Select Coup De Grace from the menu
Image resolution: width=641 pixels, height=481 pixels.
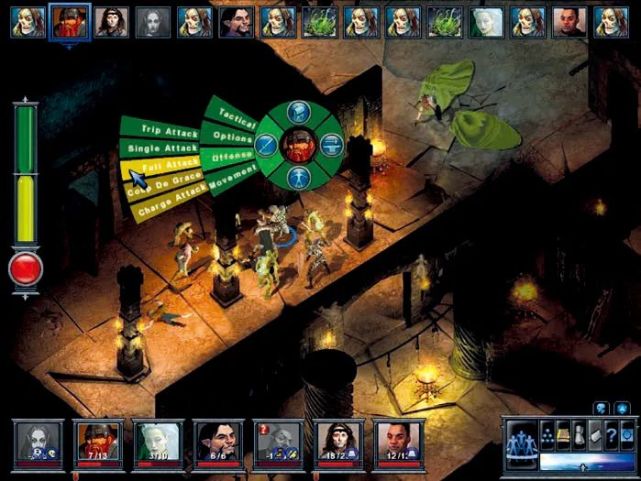click(x=164, y=182)
